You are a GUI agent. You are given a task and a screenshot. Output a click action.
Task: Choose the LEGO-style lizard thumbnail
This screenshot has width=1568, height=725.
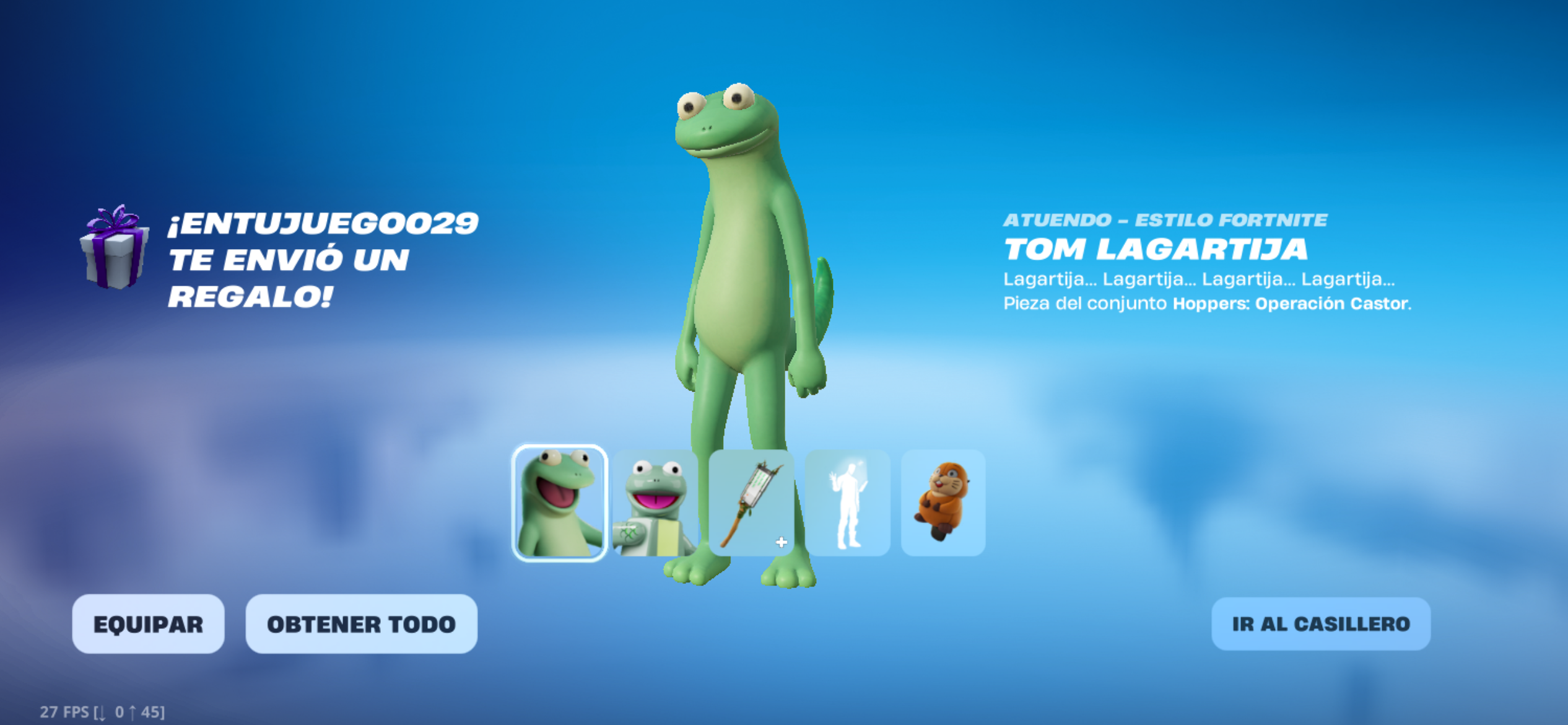(655, 503)
